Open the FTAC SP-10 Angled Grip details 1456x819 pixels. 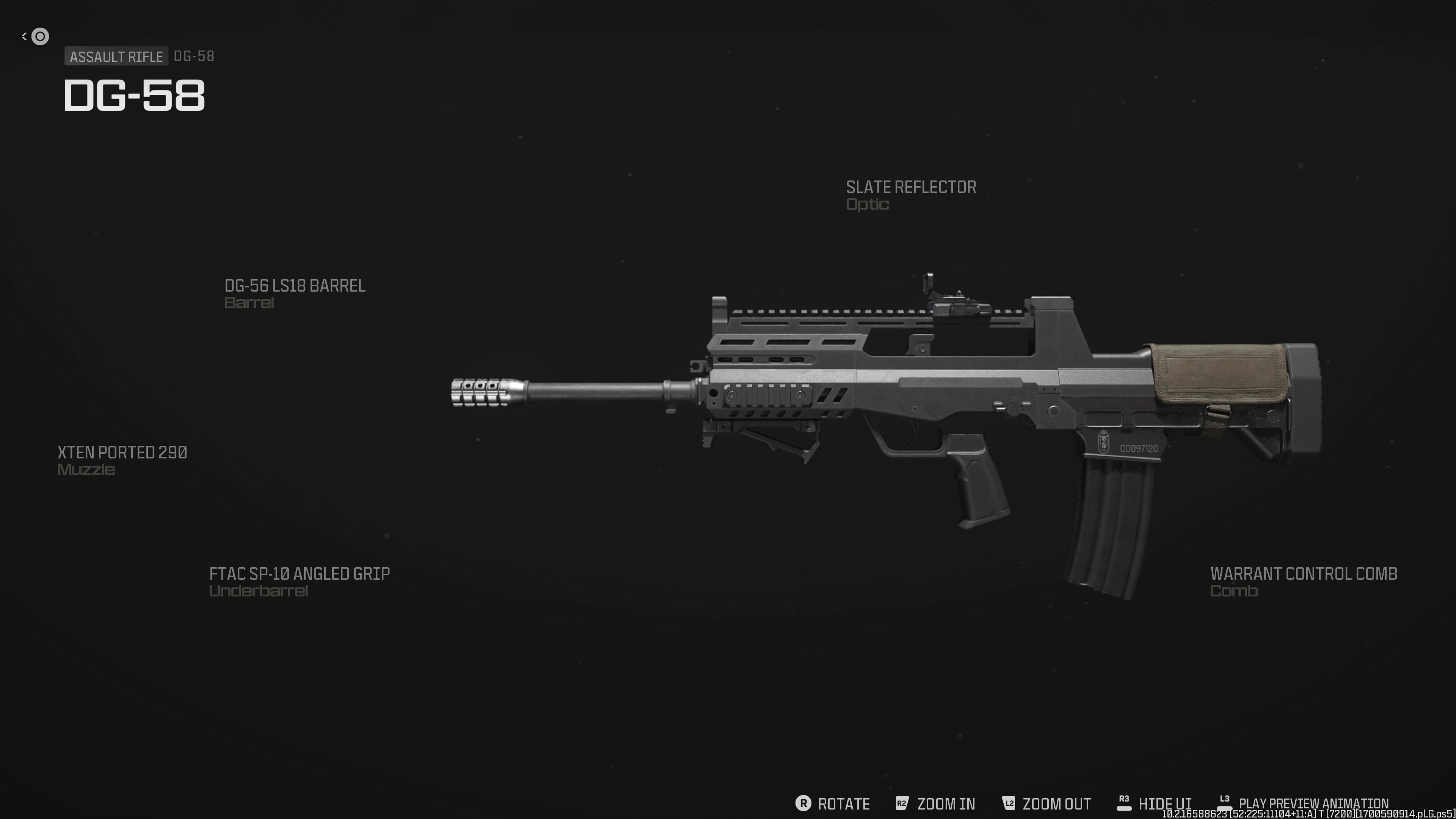coord(299,582)
